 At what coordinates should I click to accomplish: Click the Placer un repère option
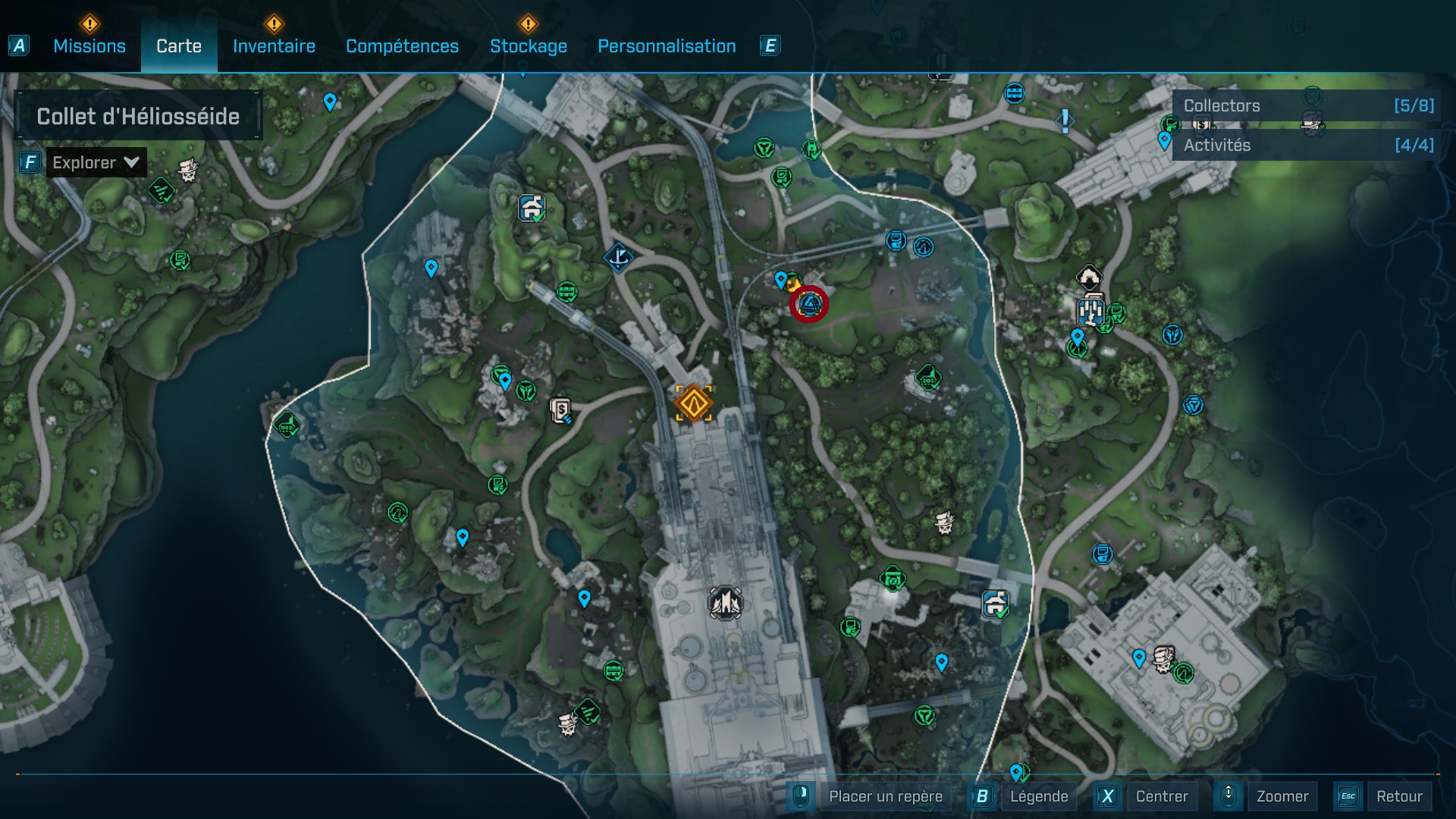[x=885, y=796]
